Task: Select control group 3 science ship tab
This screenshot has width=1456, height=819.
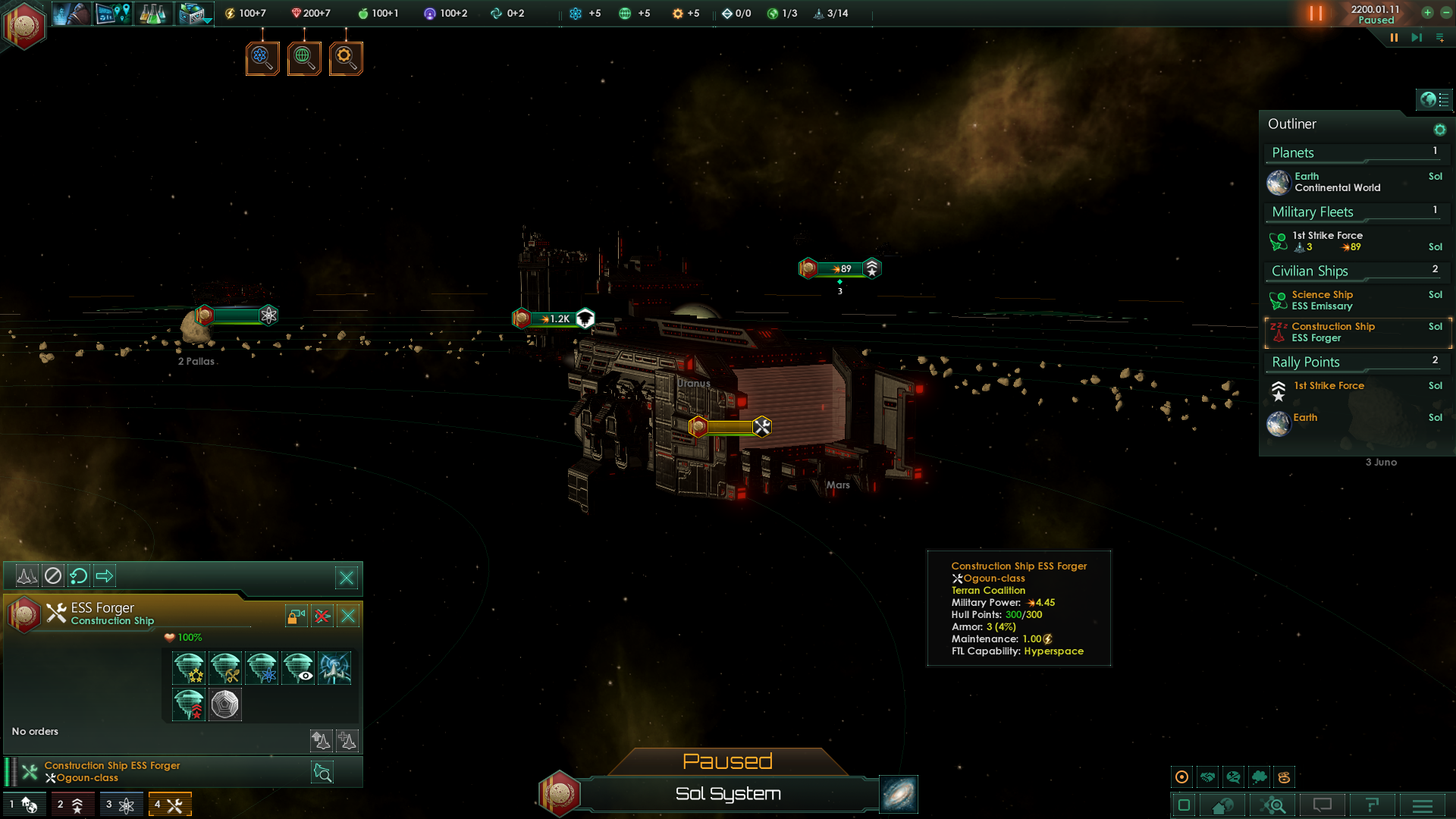Action: click(x=120, y=804)
